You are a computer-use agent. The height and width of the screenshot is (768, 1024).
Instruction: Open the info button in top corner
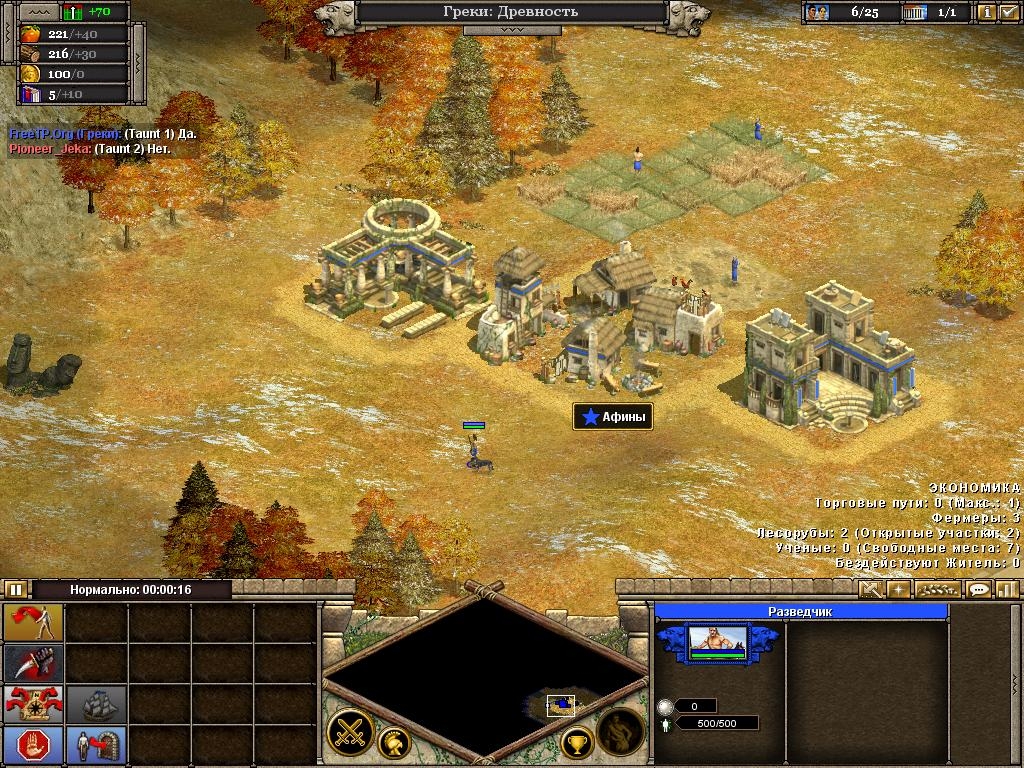click(x=986, y=13)
